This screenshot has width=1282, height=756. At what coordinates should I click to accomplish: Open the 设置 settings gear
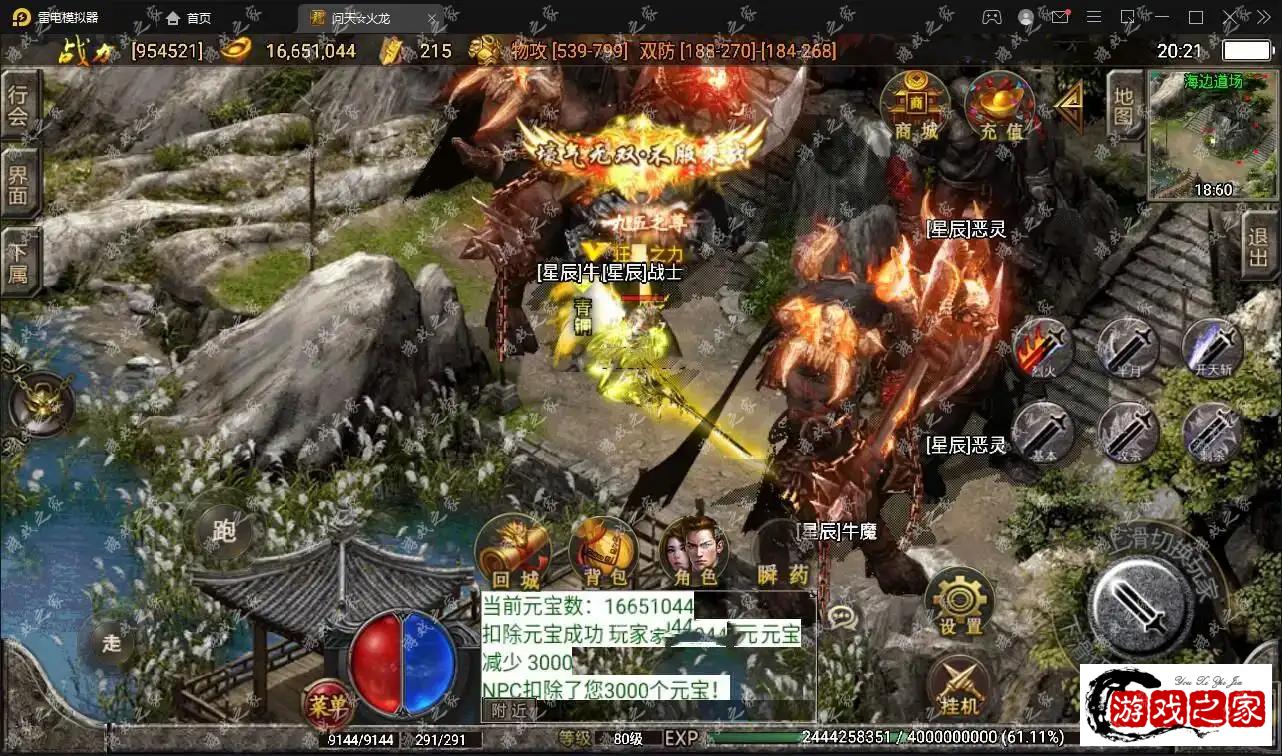click(959, 601)
